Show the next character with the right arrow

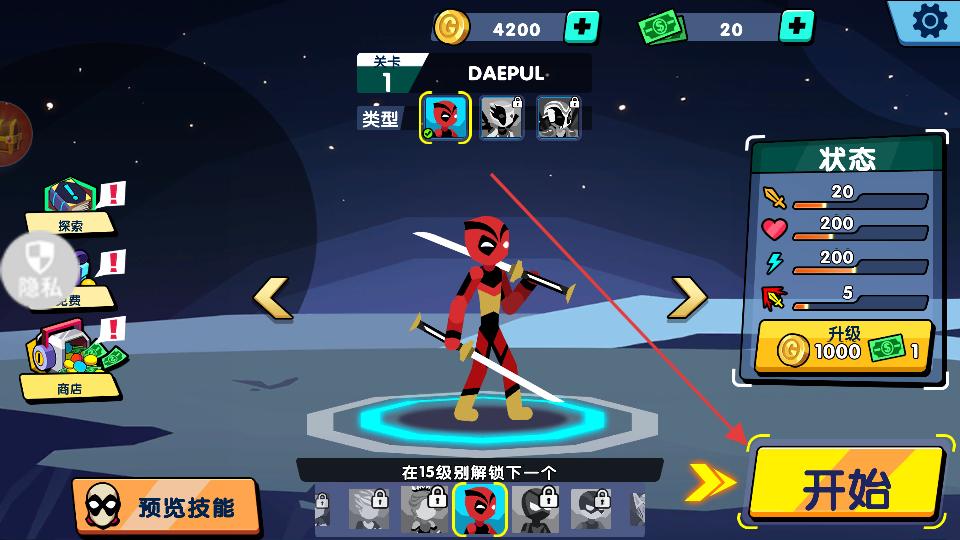(688, 297)
